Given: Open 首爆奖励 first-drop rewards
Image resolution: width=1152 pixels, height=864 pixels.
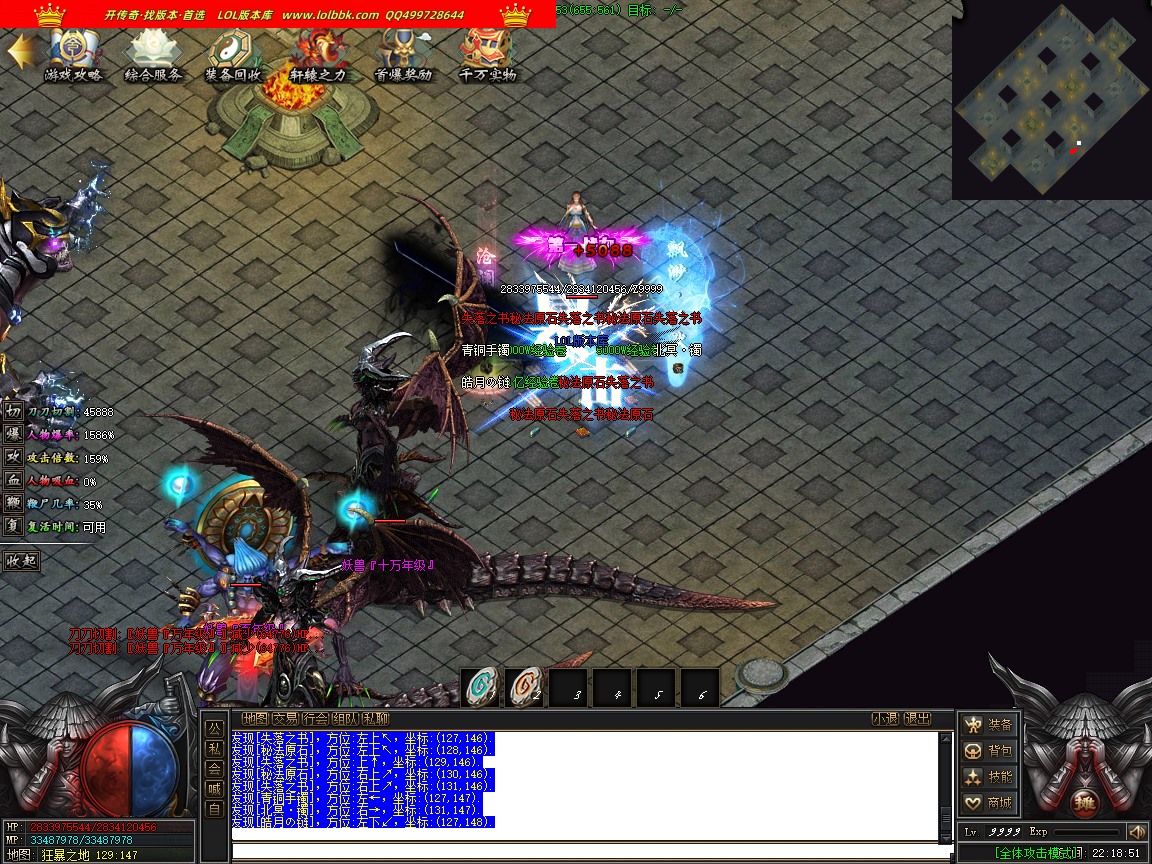Looking at the screenshot, I should click(403, 54).
